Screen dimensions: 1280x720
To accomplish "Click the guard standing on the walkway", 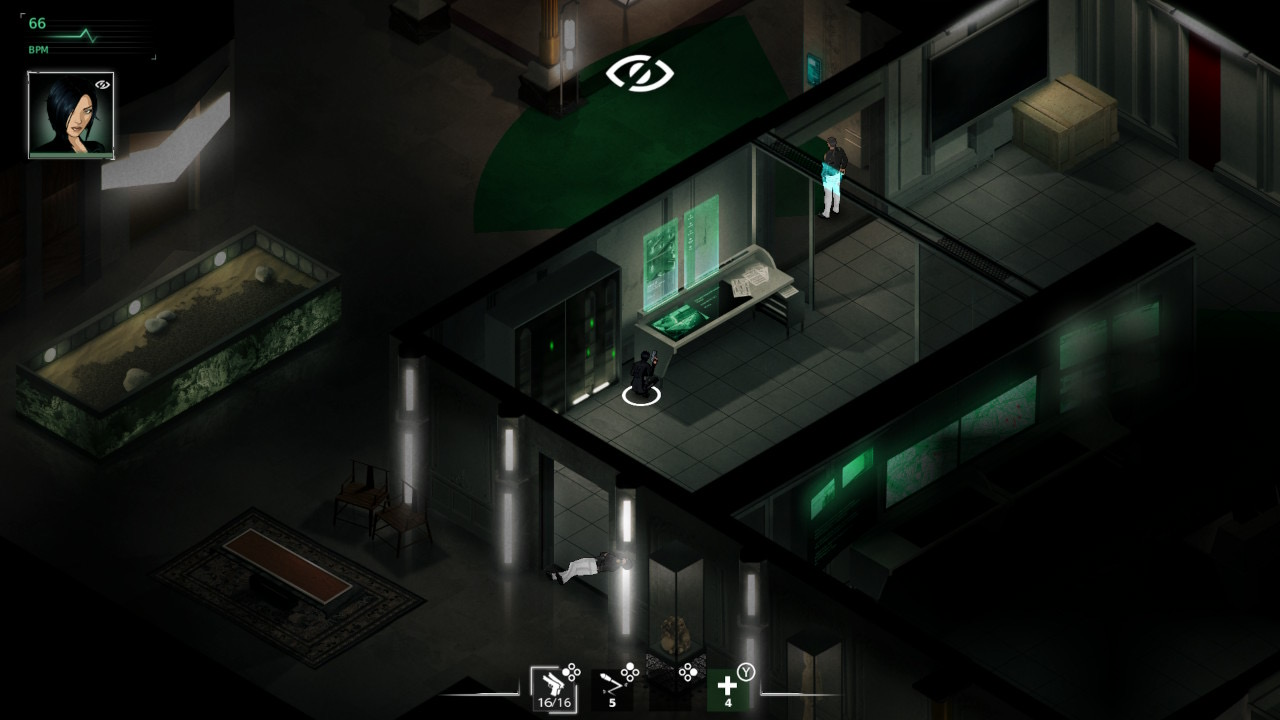I will (x=832, y=170).
